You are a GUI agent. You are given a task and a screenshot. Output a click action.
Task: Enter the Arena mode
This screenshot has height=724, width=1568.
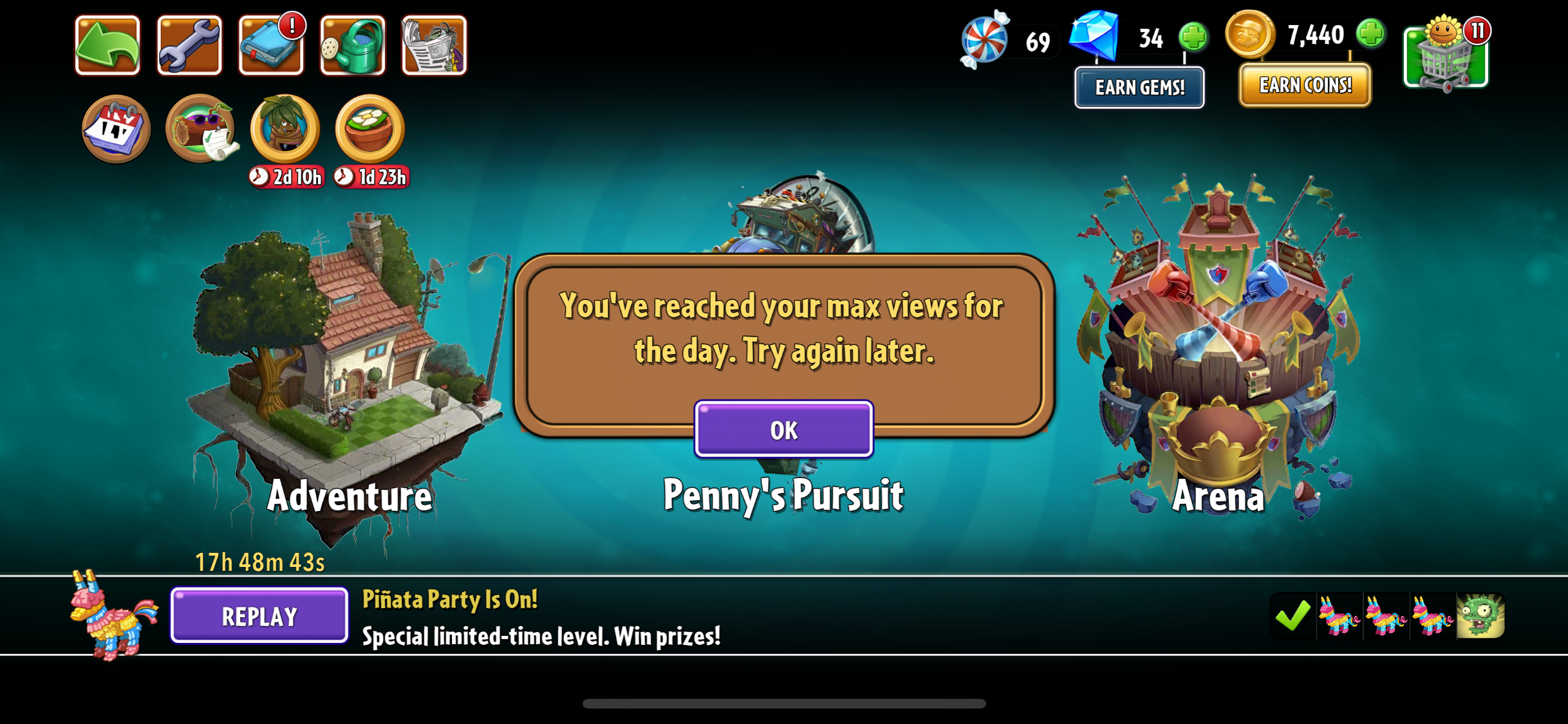tap(1217, 348)
